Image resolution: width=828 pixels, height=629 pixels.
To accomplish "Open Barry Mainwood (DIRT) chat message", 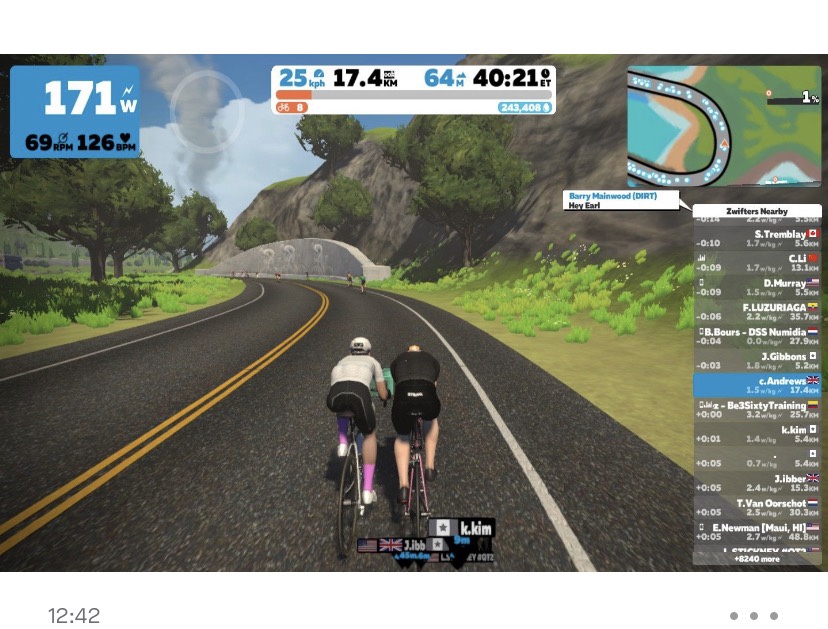I will pyautogui.click(x=622, y=200).
